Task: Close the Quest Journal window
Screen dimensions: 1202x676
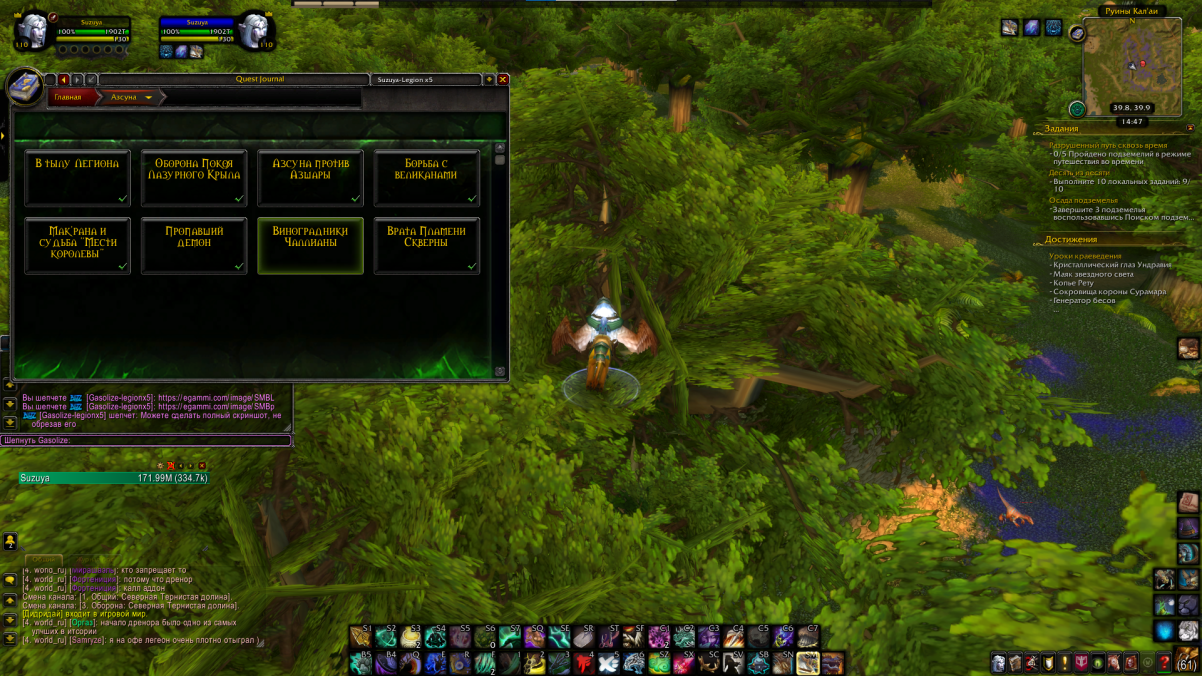Action: pyautogui.click(x=503, y=79)
